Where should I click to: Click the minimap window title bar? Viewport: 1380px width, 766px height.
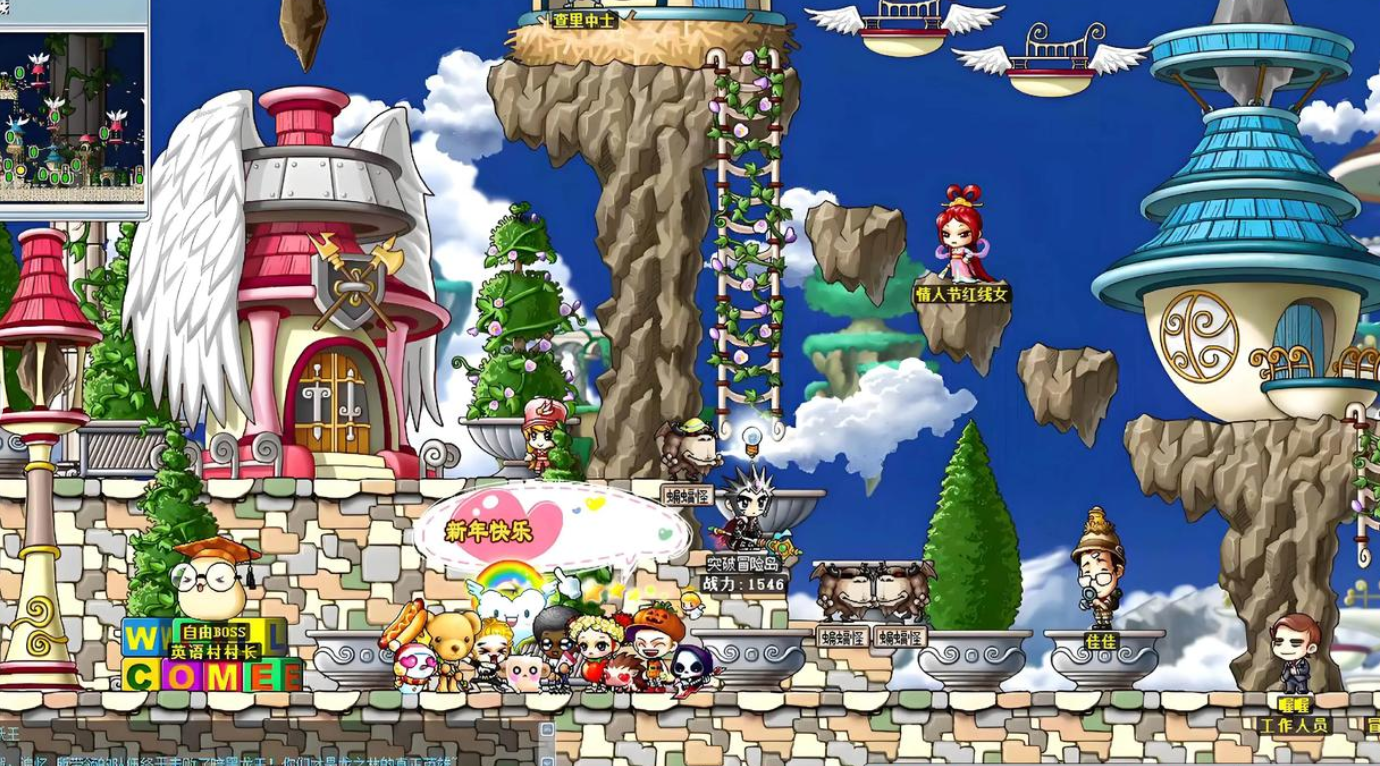73,12
